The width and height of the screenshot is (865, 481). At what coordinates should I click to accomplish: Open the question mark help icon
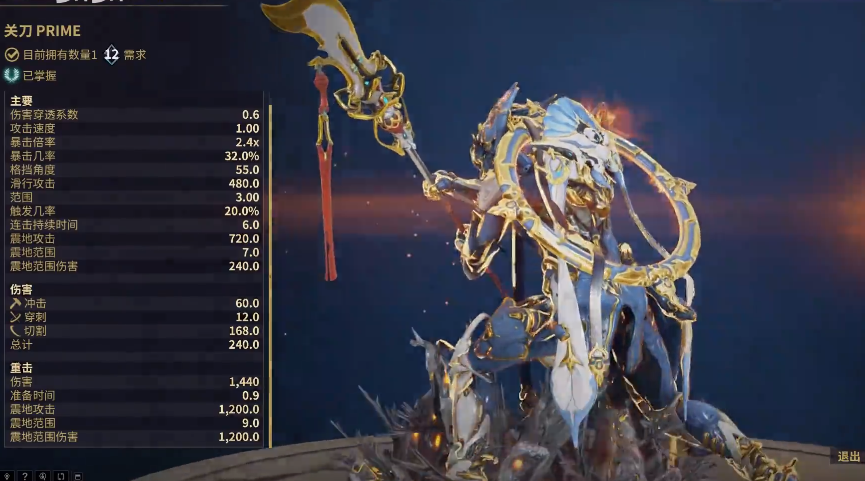tap(25, 476)
